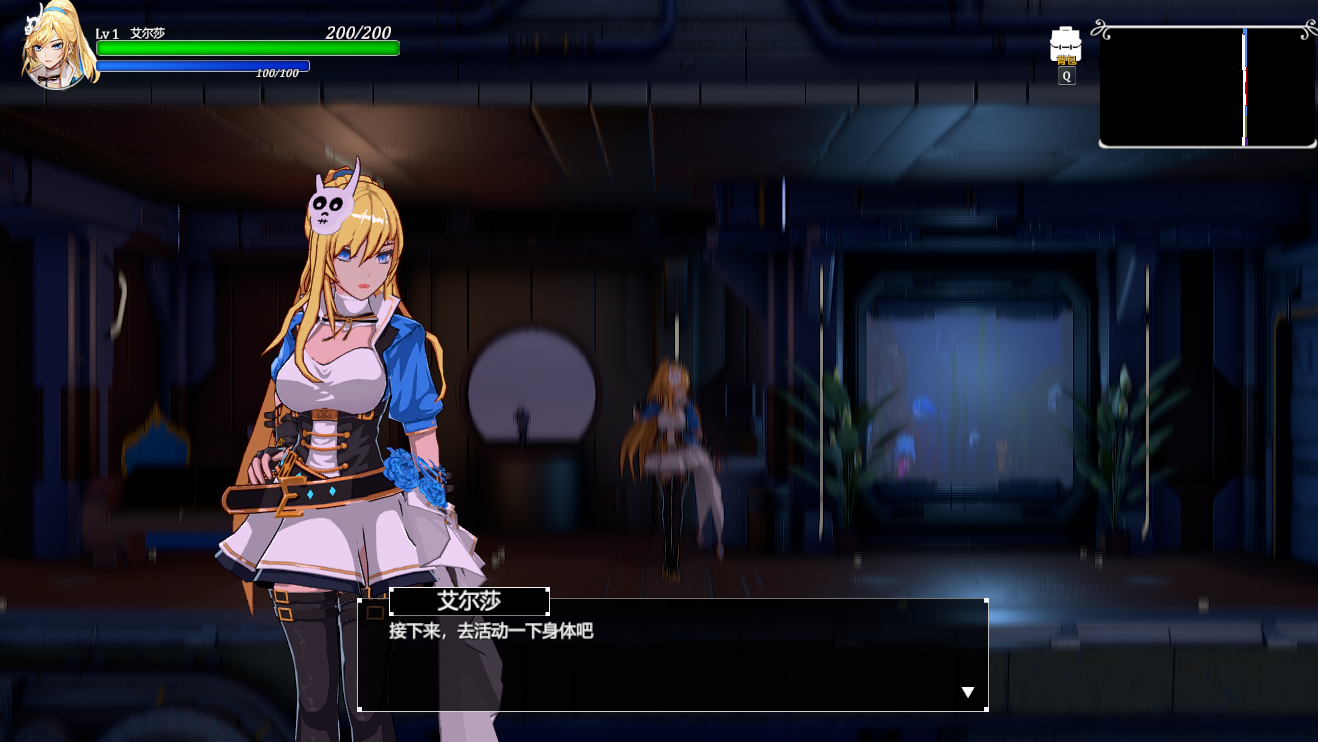Click the minimap panel
Image resolution: width=1318 pixels, height=742 pixels.
[x=1207, y=87]
